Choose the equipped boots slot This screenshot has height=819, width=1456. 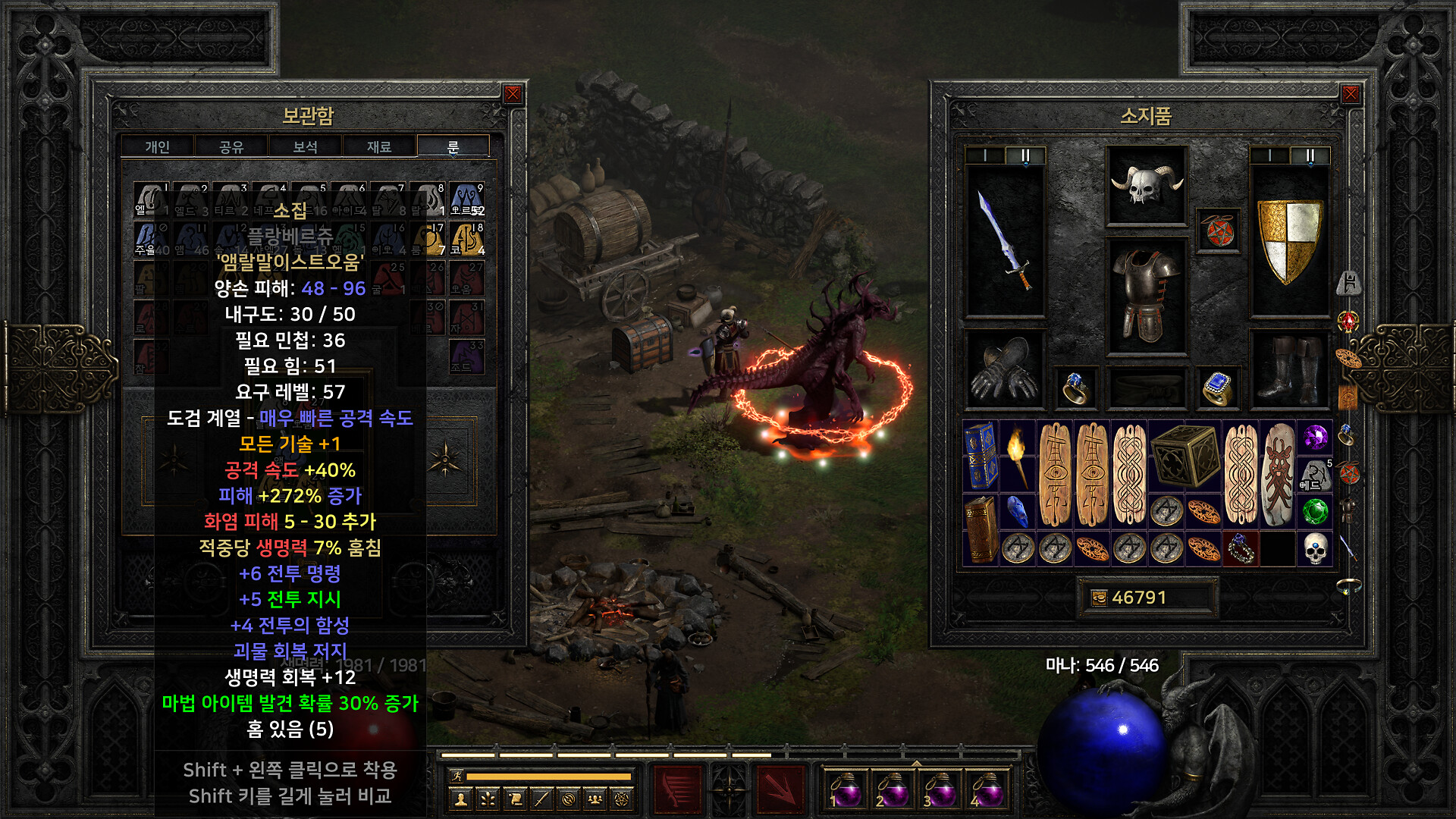1289,369
